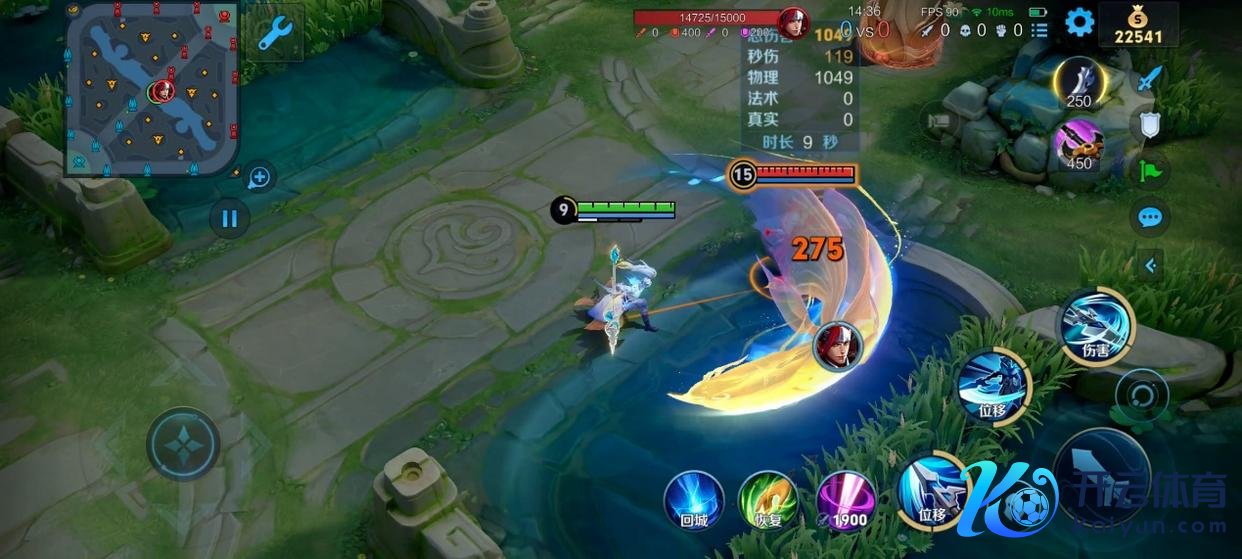Image resolution: width=1242 pixels, height=559 pixels.
Task: Send the shield retreat signal
Action: (x=1151, y=124)
